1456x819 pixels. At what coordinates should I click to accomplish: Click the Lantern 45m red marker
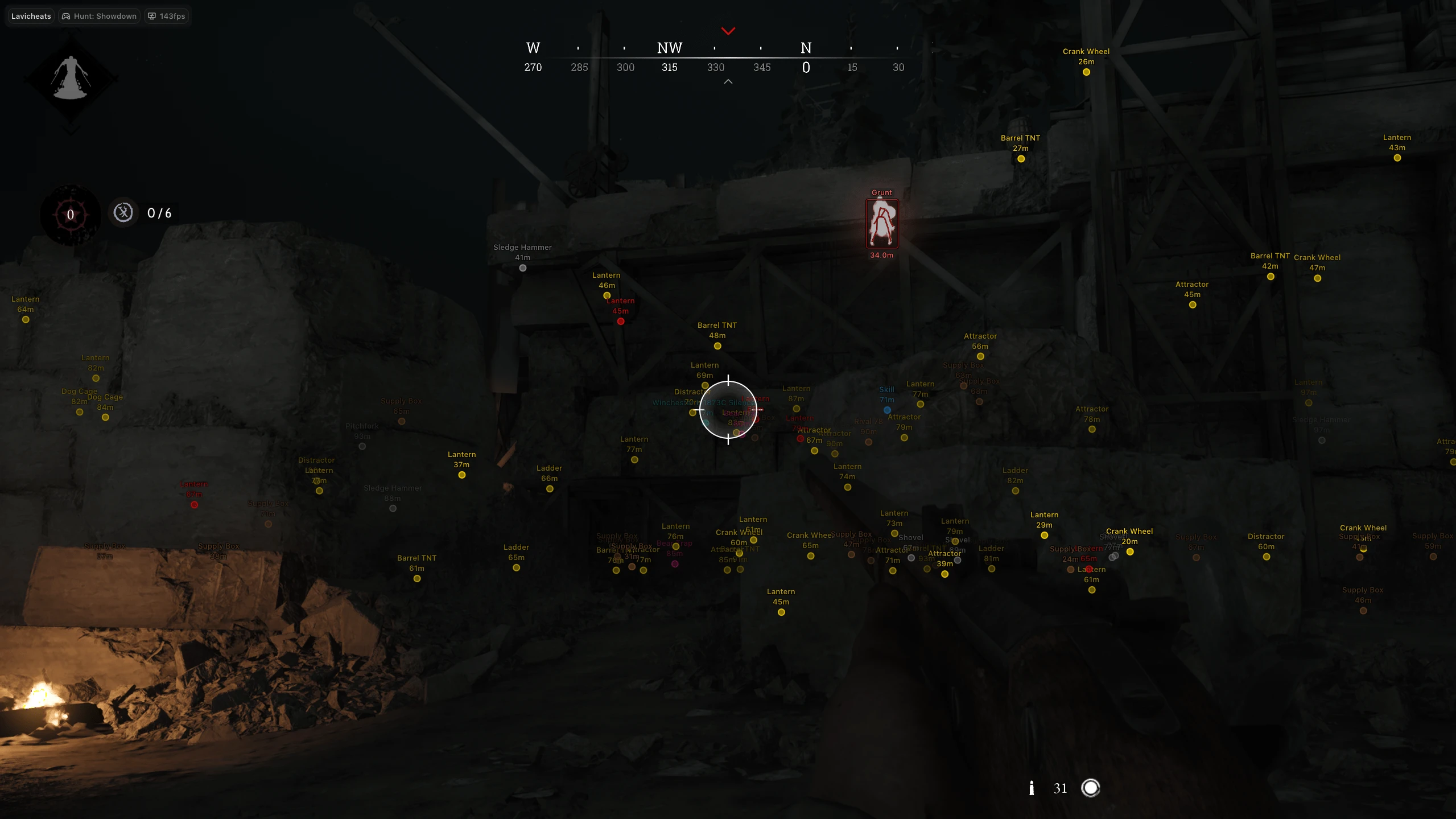click(620, 320)
